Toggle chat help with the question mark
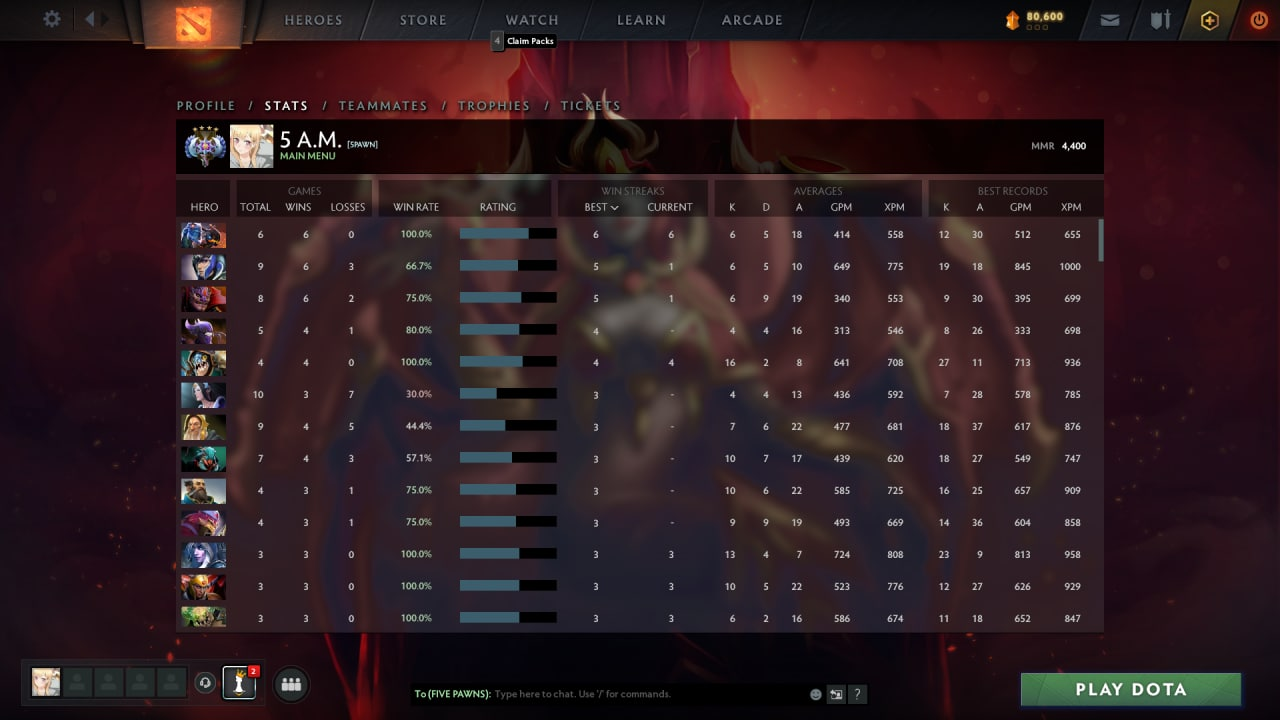Image resolution: width=1280 pixels, height=720 pixels. pyautogui.click(x=857, y=693)
